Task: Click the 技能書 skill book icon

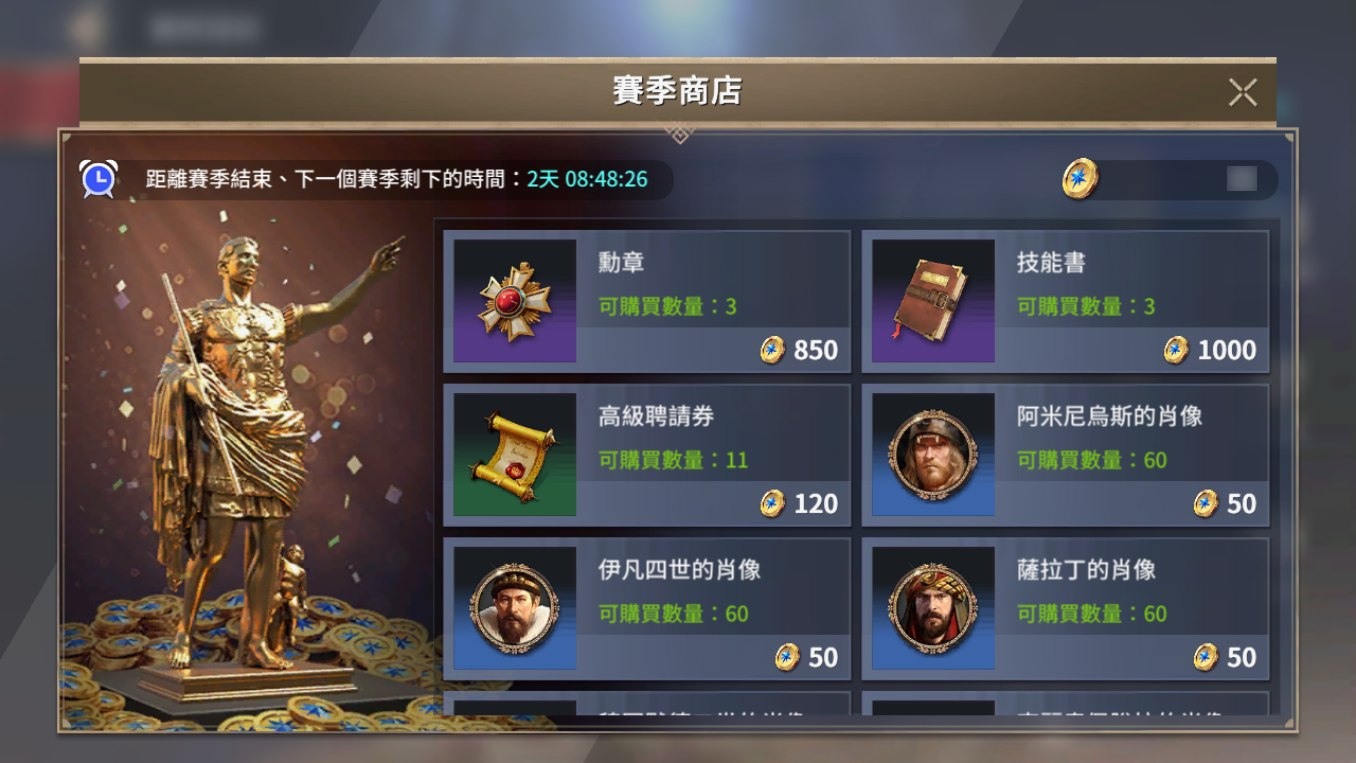Action: pos(932,299)
